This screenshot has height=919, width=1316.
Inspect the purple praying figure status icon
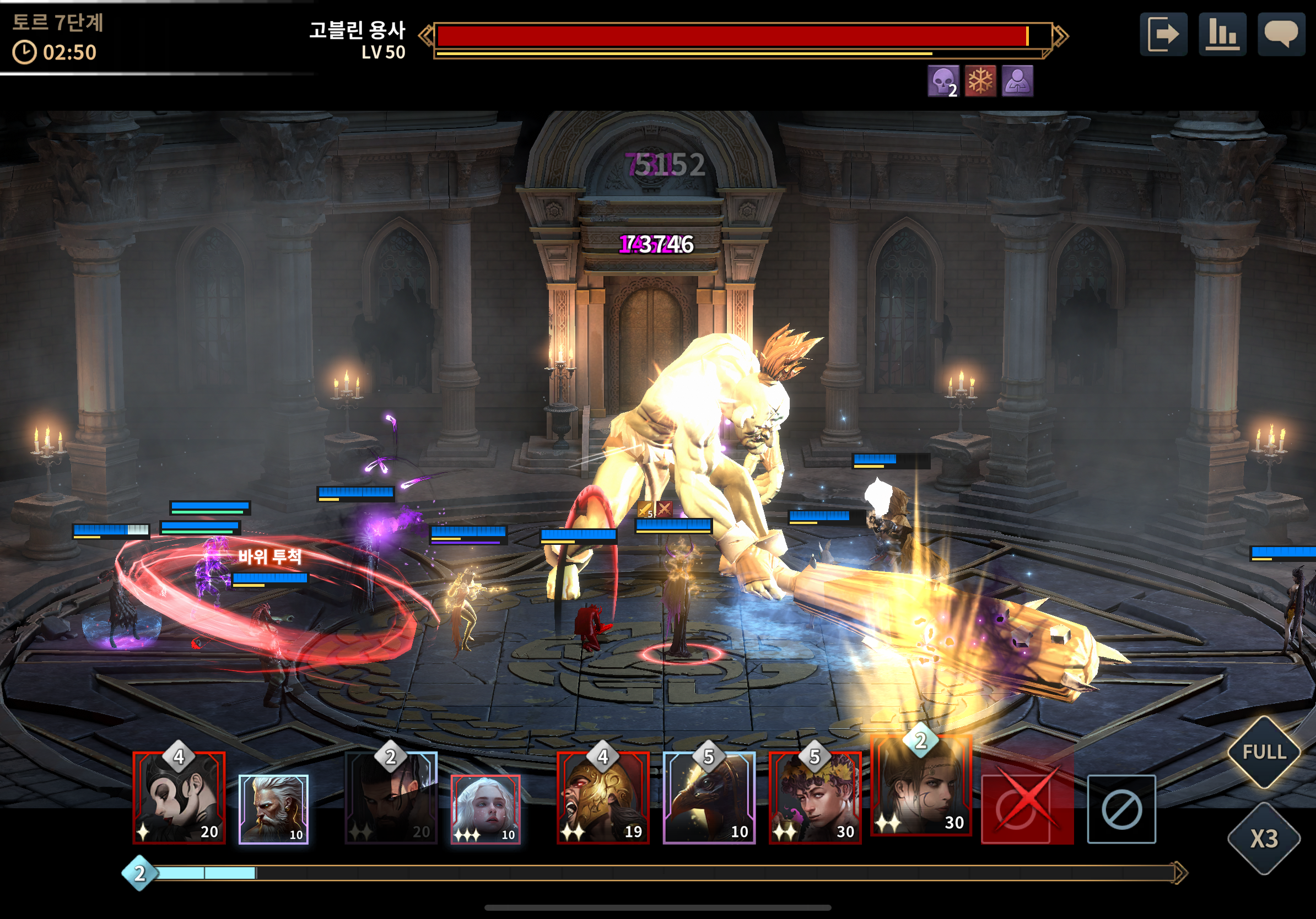pos(1017,81)
